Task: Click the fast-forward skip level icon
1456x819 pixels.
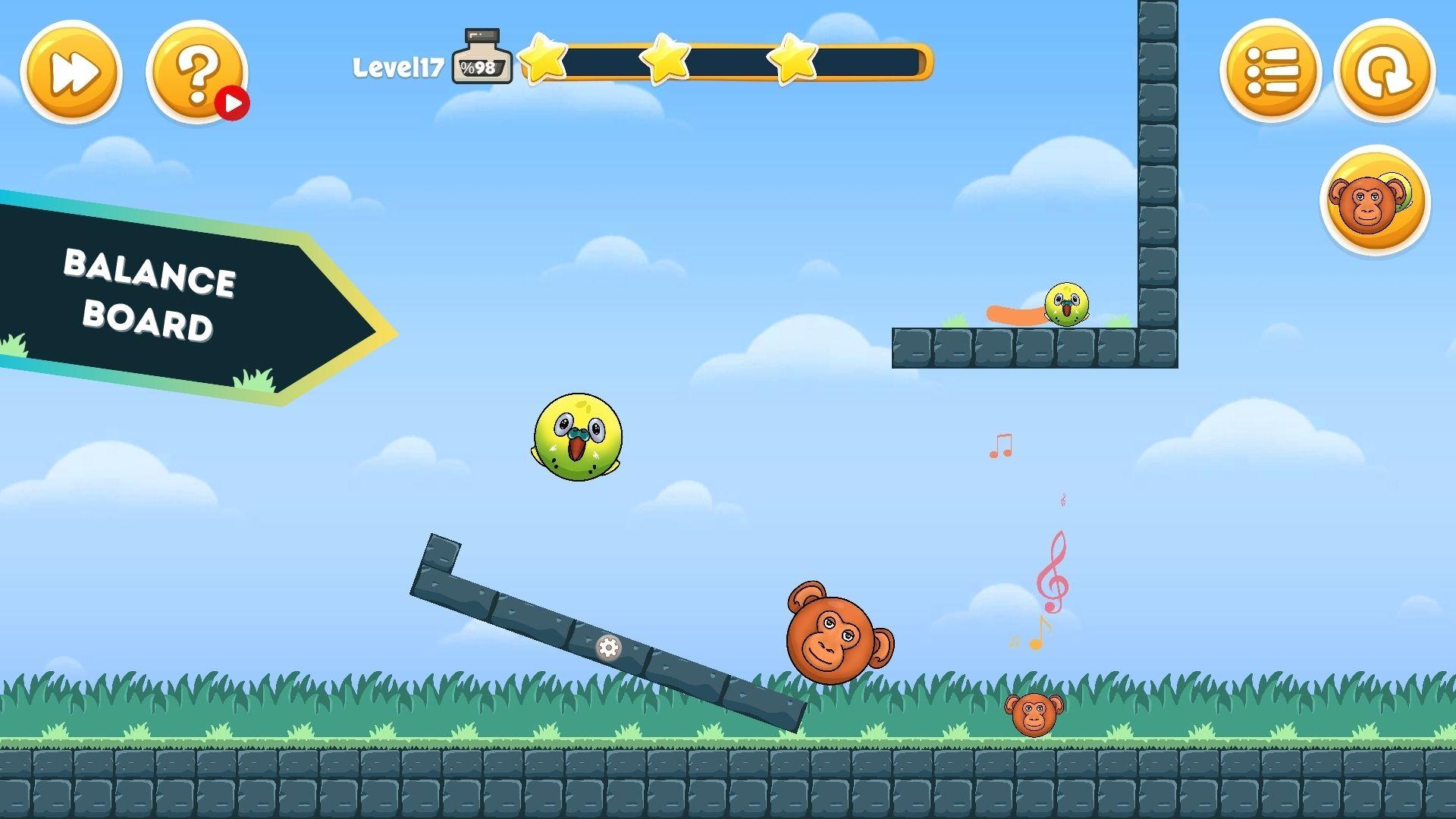Action: (x=72, y=72)
